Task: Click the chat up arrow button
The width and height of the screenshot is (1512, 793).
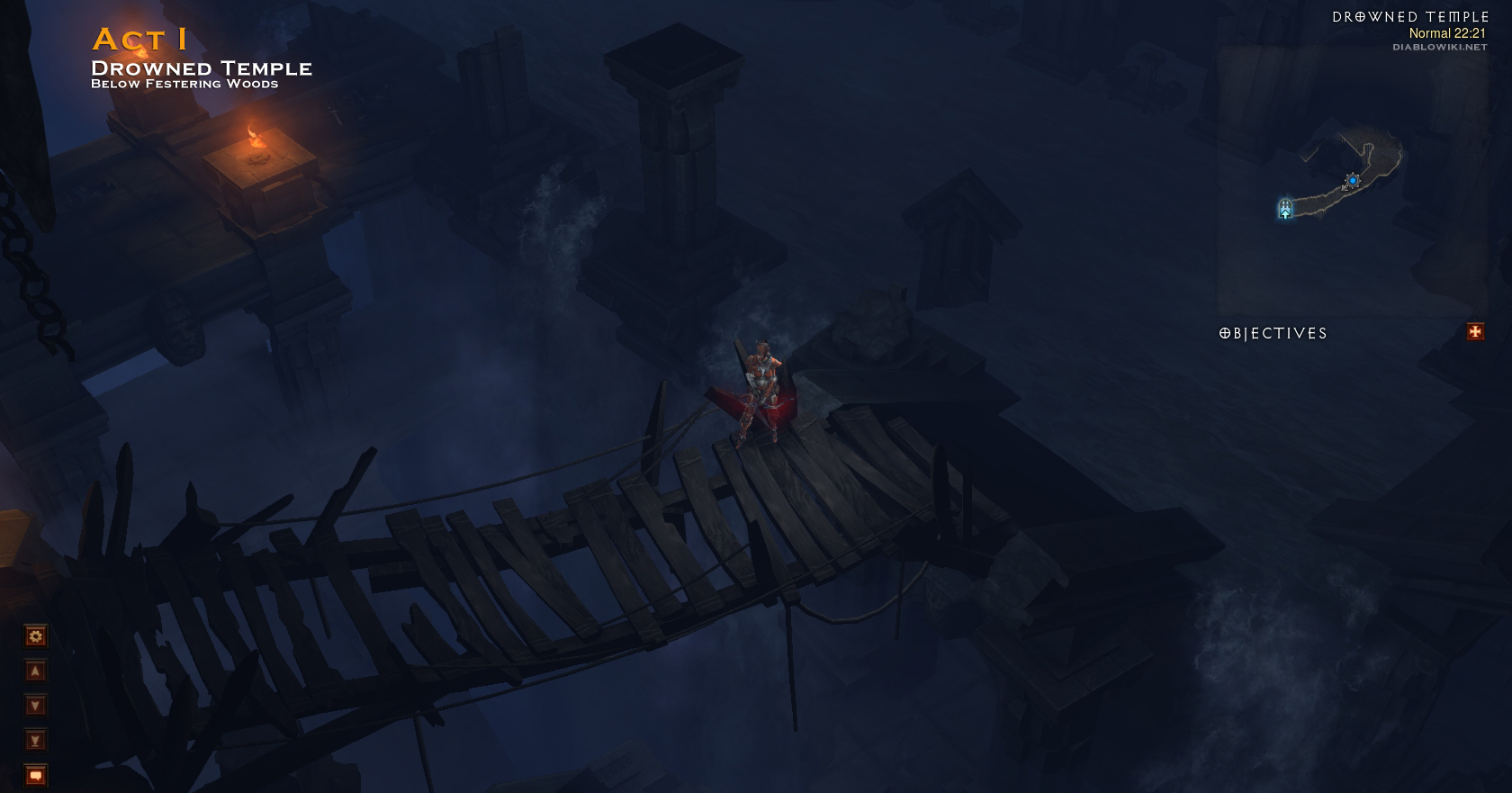Action: click(35, 671)
